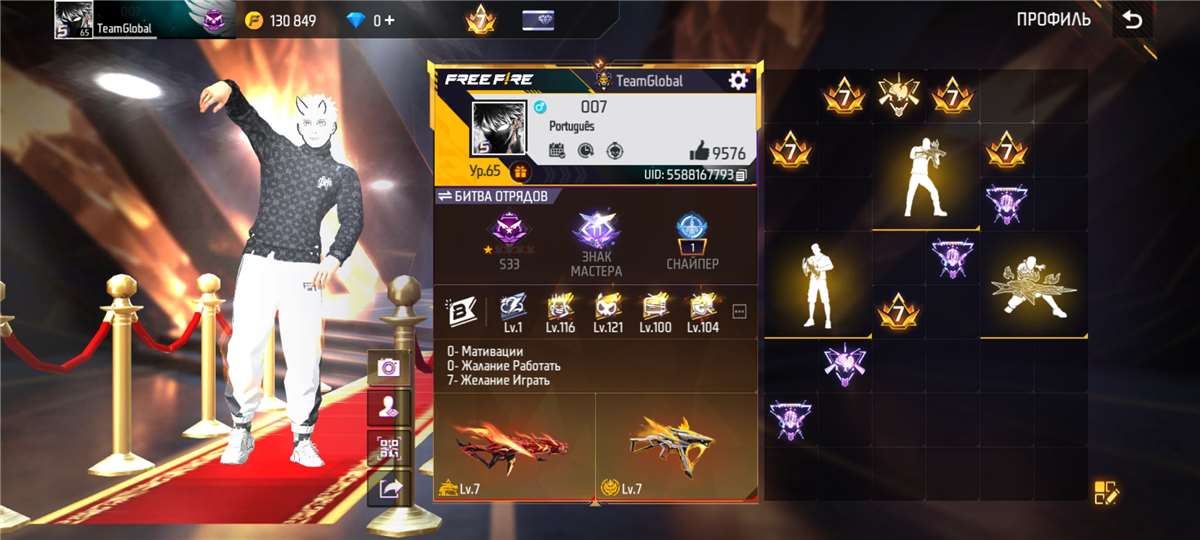This screenshot has height=540, width=1200.
Task: Inspect the red flaming weapon skin
Action: click(513, 445)
